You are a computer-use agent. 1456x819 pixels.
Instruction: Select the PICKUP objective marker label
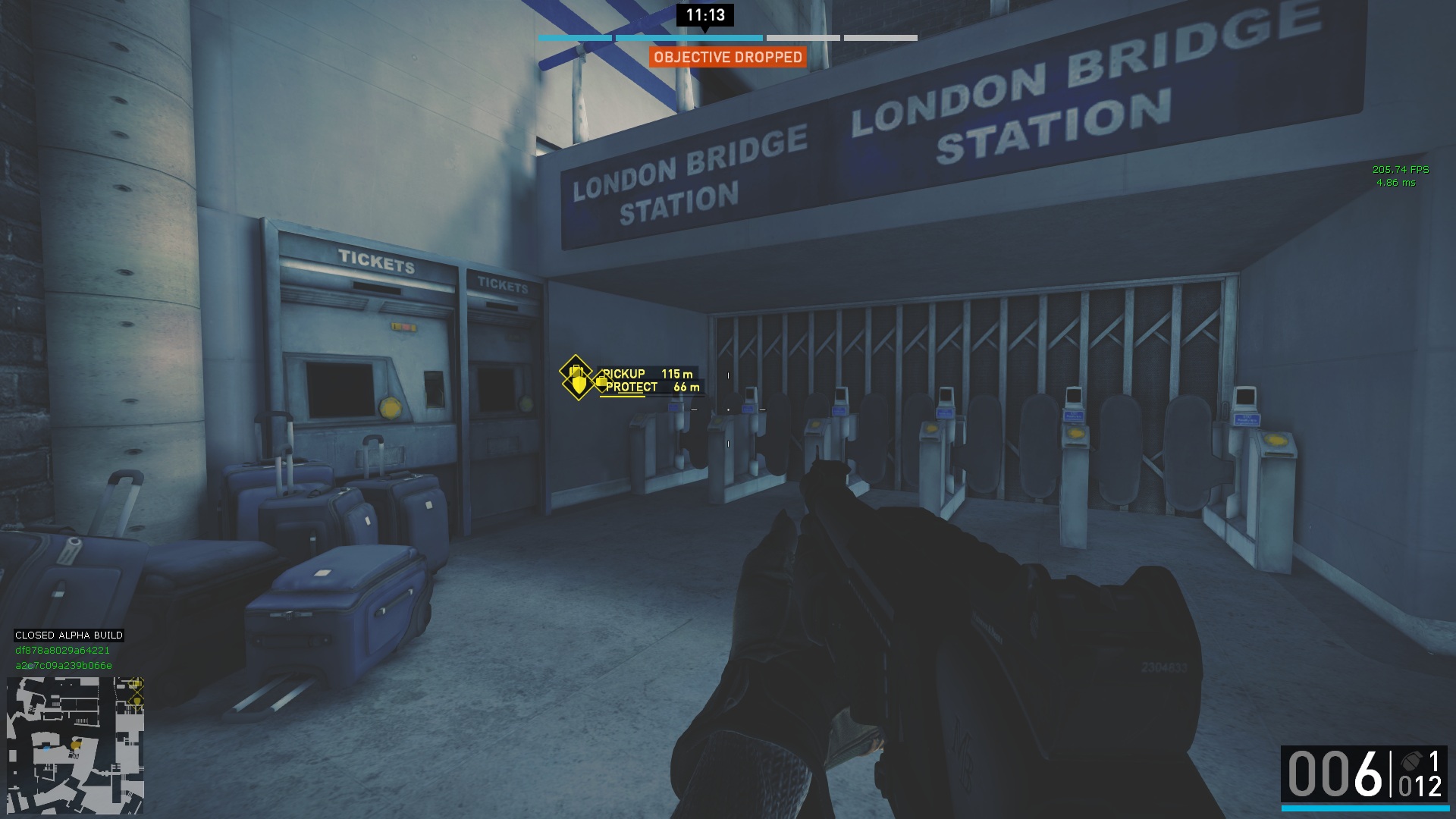tap(624, 374)
